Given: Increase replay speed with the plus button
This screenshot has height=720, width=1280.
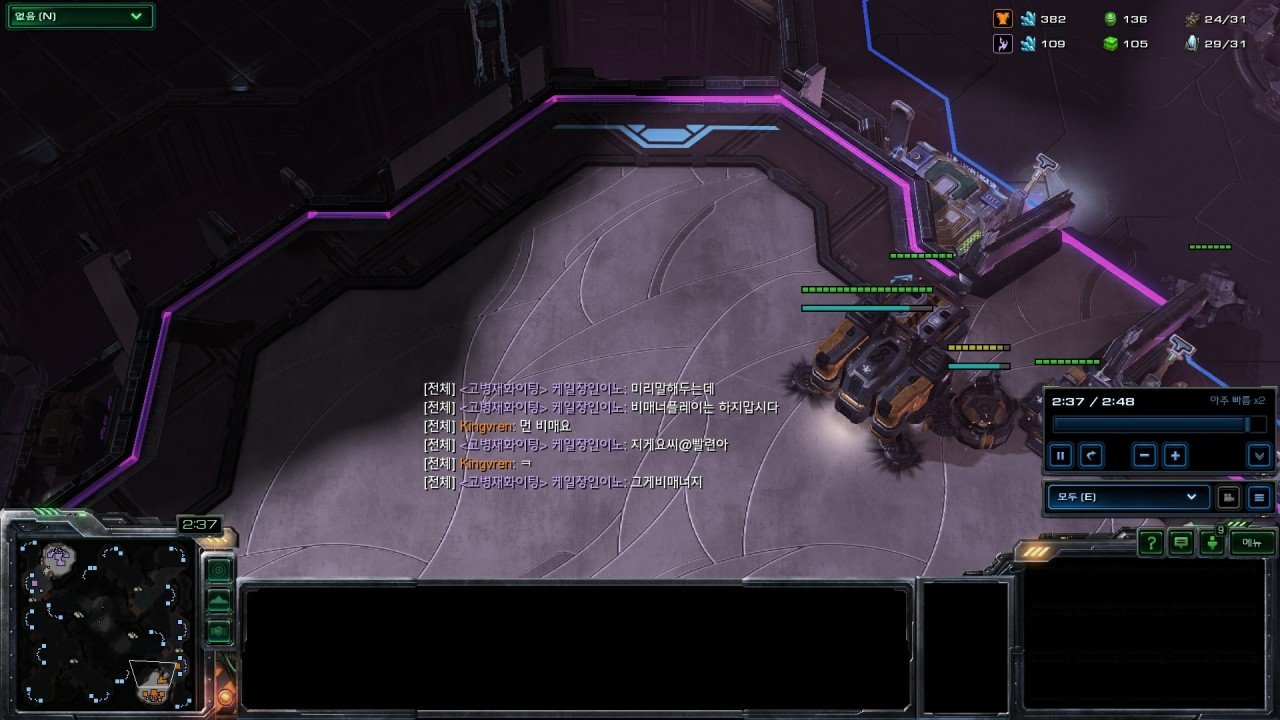Looking at the screenshot, I should pos(1175,456).
